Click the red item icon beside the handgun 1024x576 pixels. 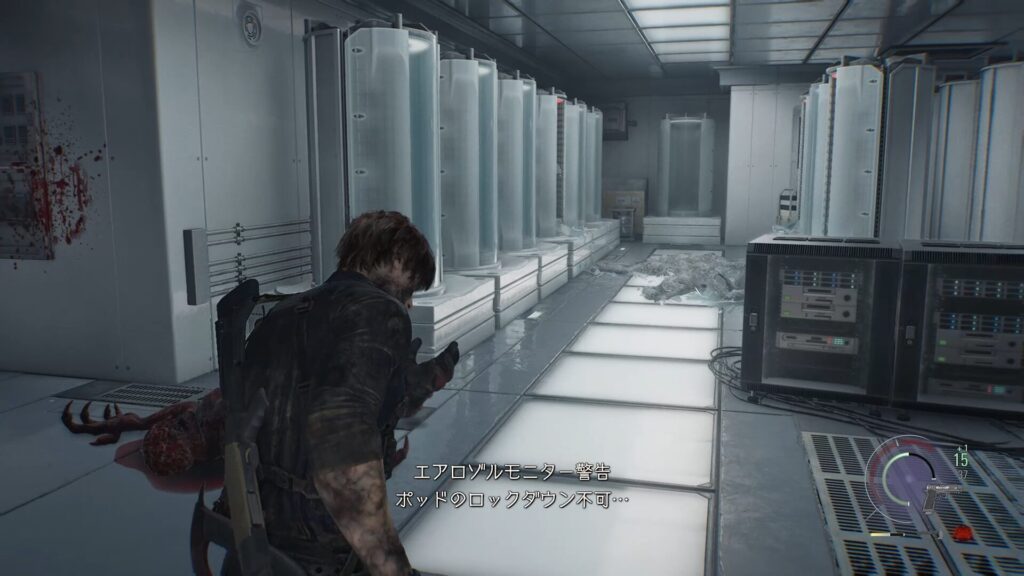point(962,531)
